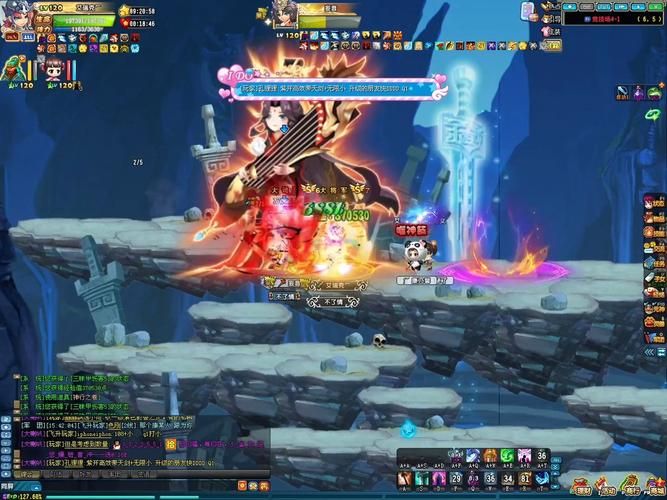Open the 排行 ranking menu button
667x500 pixels.
(x=630, y=486)
